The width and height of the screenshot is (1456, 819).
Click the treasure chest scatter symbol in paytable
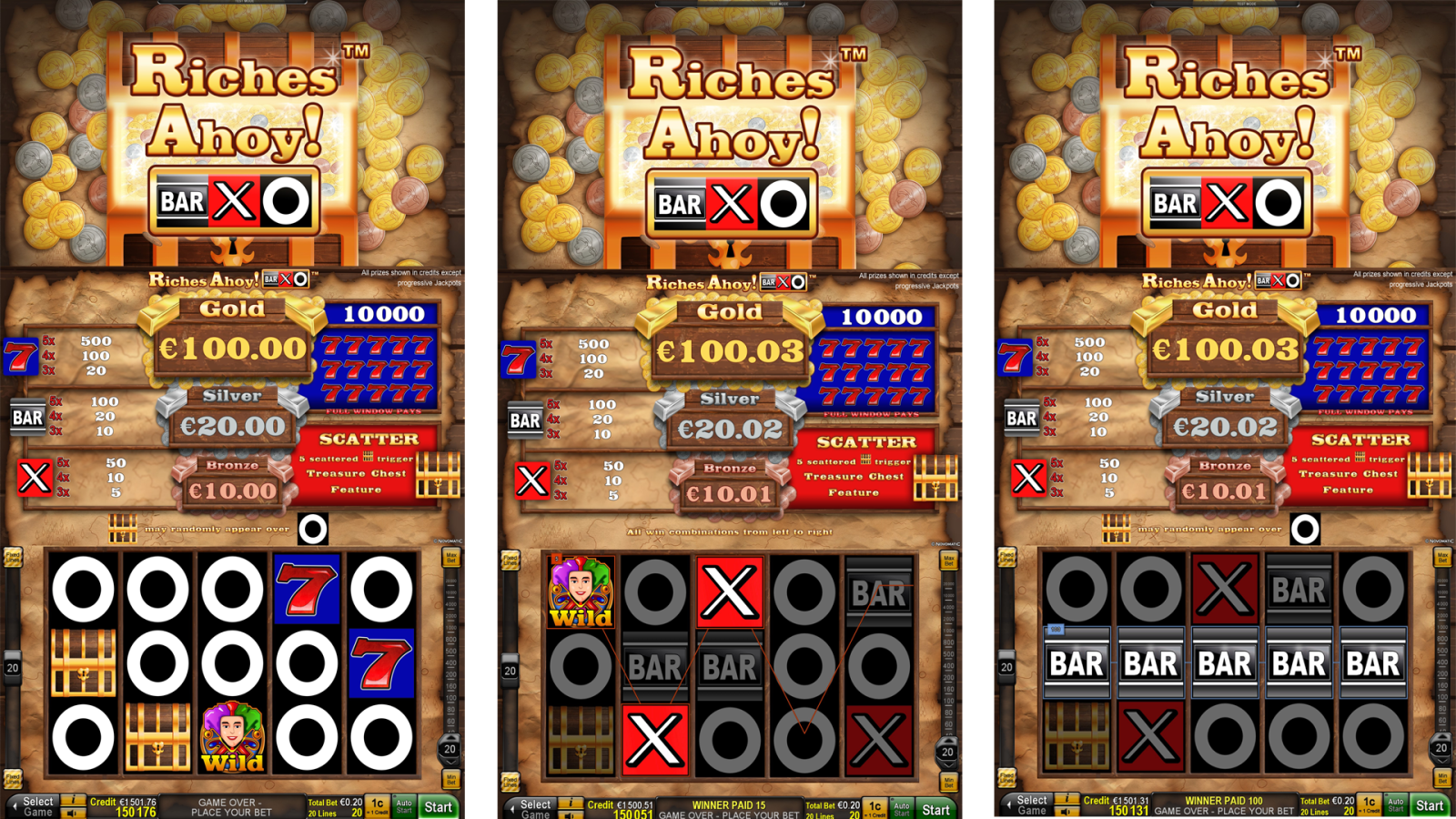[439, 476]
